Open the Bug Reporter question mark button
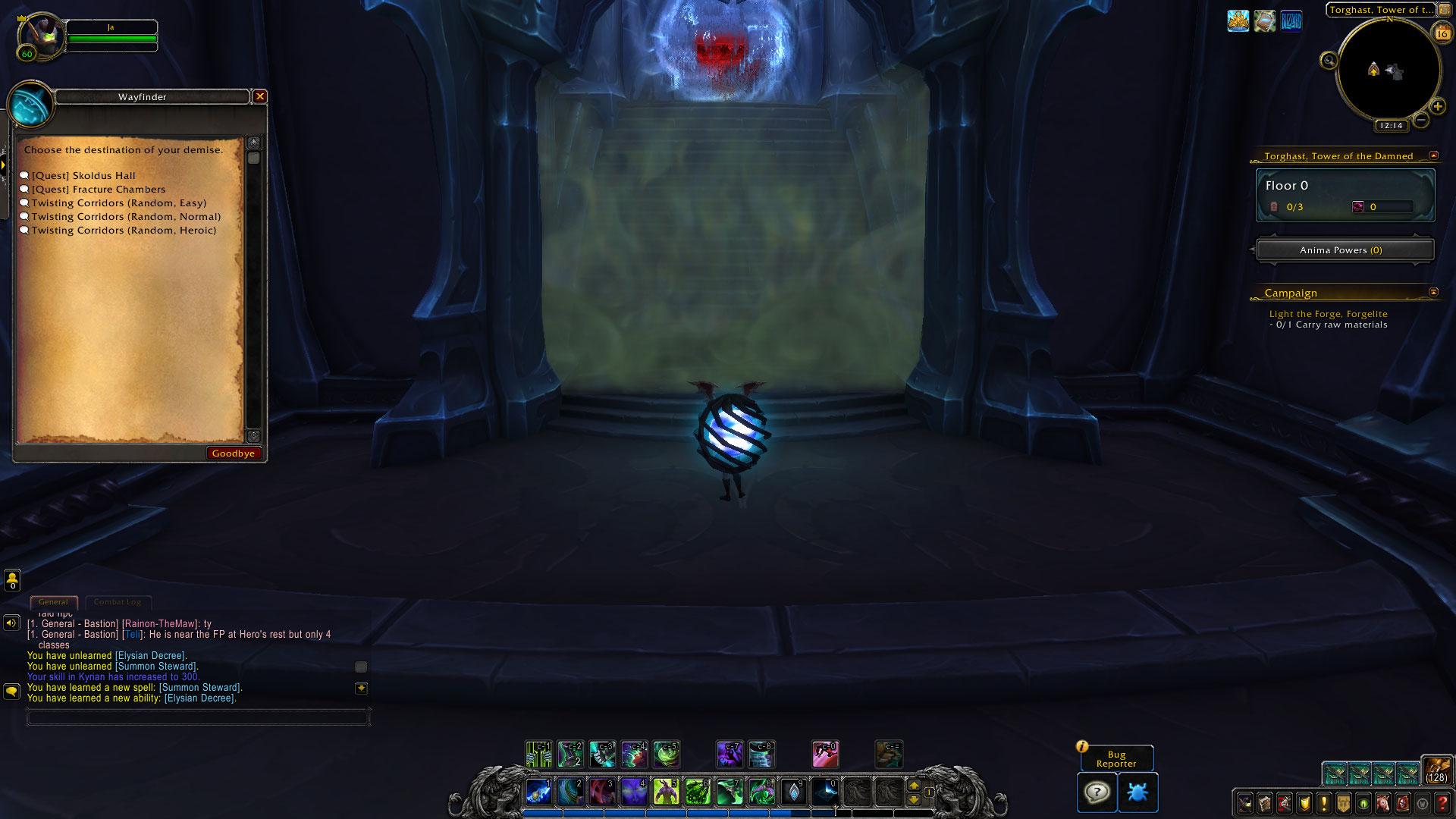This screenshot has height=819, width=1456. 1097,792
